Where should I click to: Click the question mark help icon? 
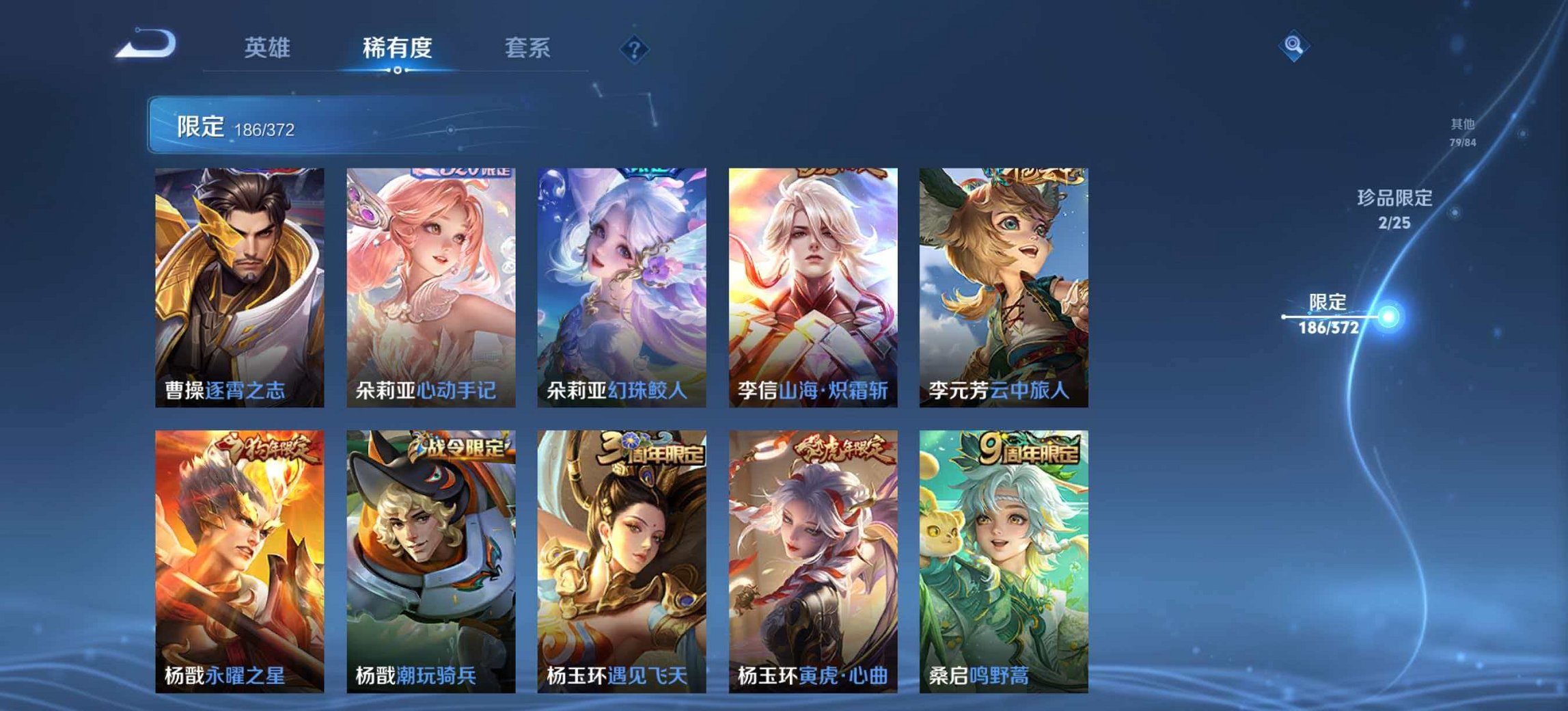tap(635, 48)
